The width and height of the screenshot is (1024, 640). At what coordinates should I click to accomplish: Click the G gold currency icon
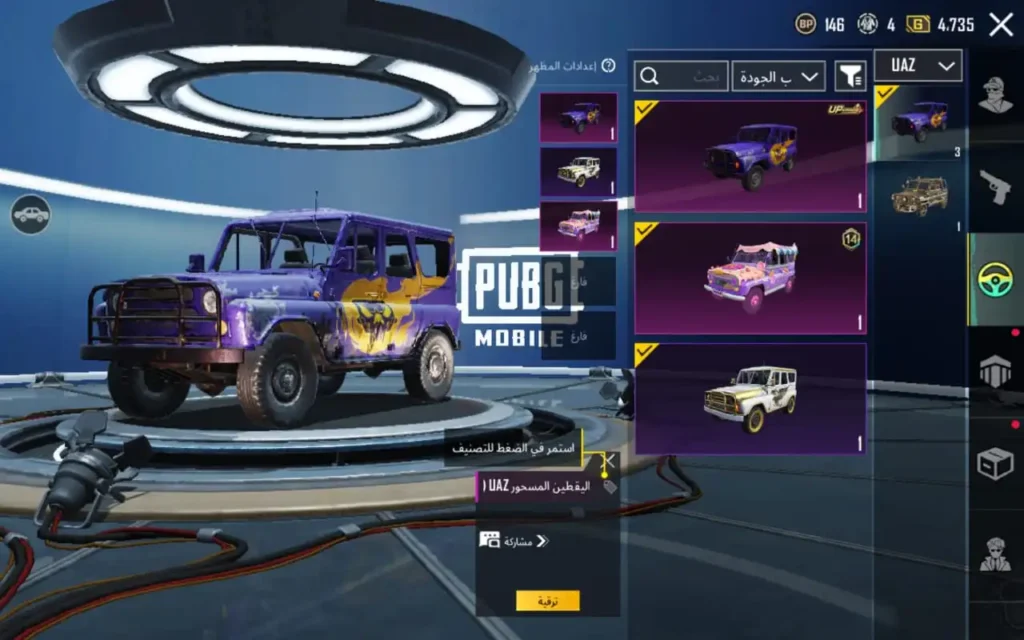[x=918, y=25]
